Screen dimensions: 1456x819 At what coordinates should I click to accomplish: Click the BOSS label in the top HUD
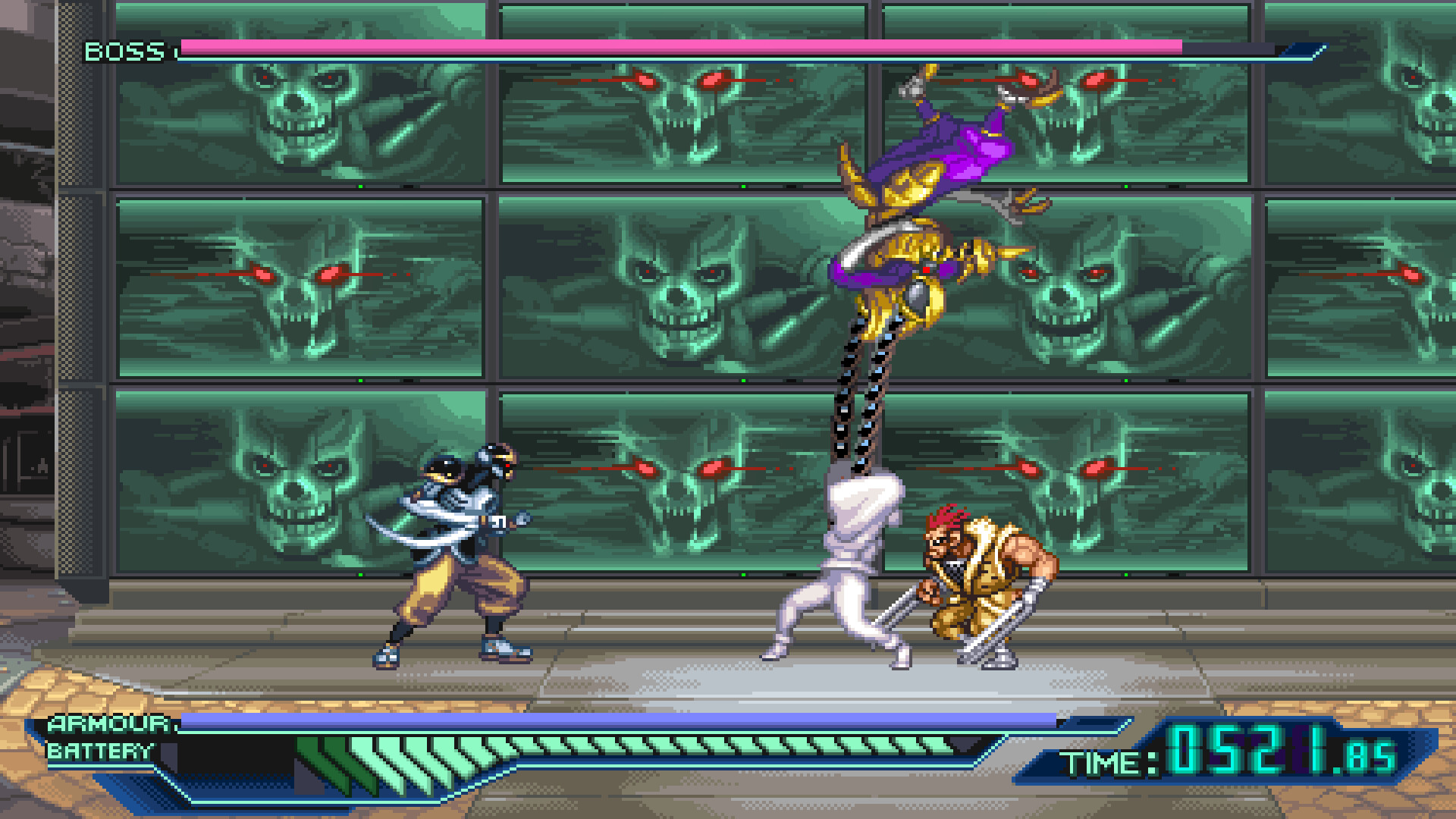(x=124, y=52)
